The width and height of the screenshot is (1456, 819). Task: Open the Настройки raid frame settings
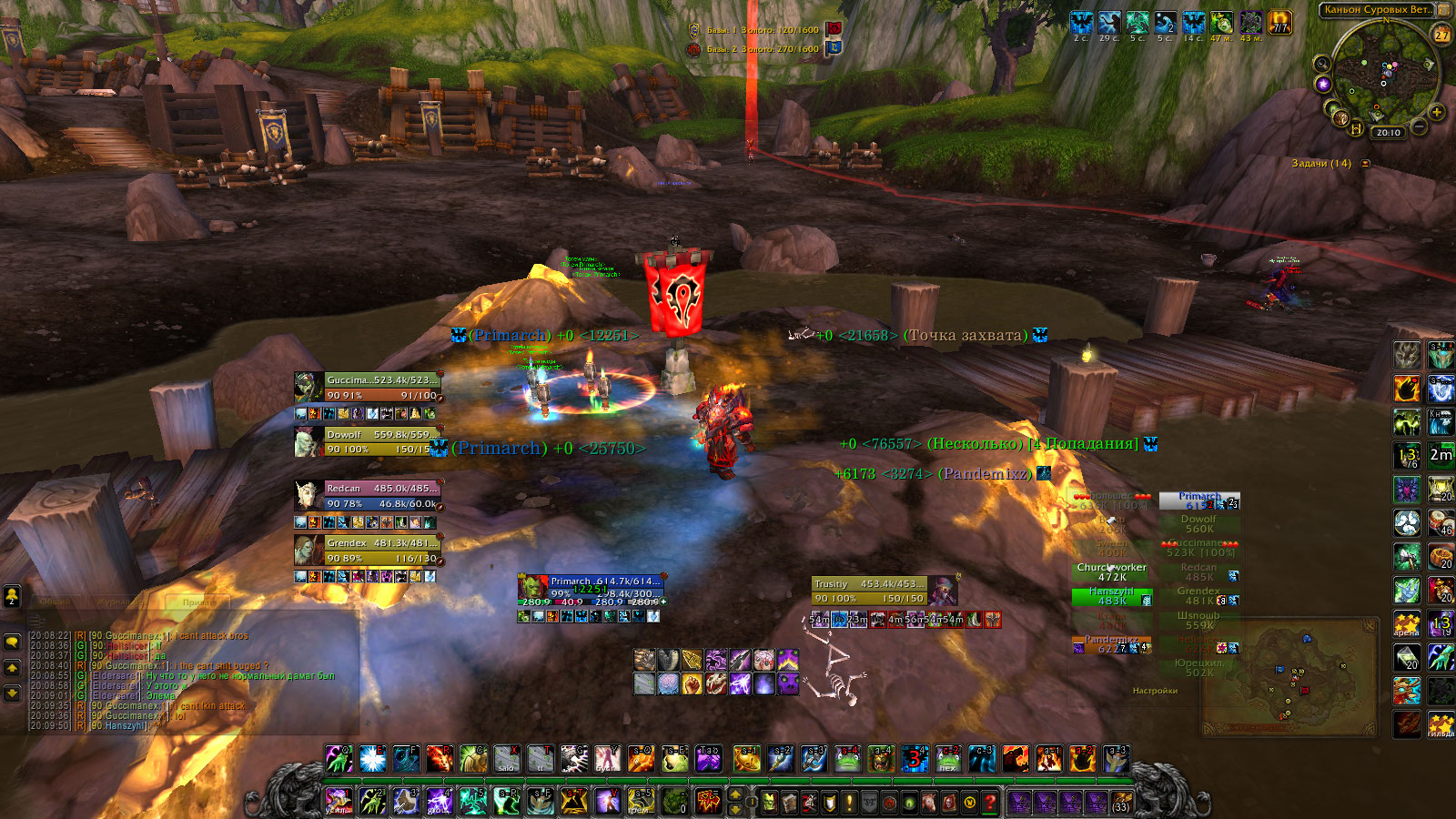click(1155, 691)
